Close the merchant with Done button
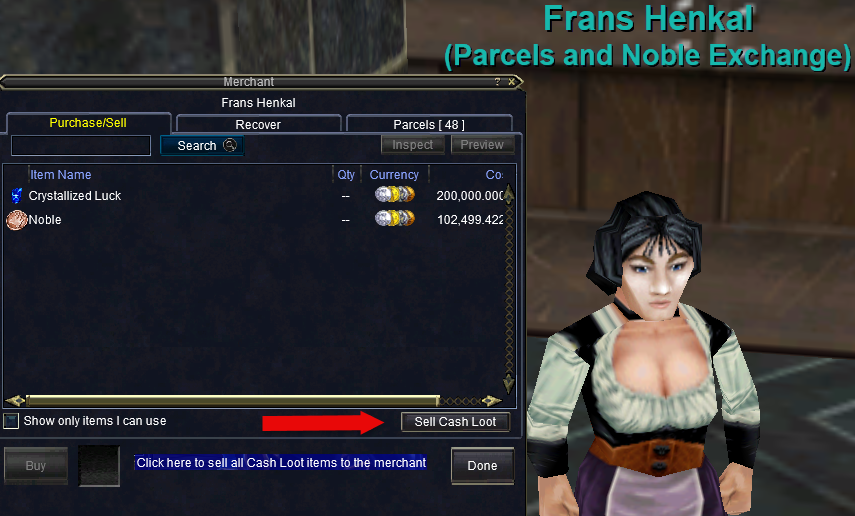 pos(482,465)
